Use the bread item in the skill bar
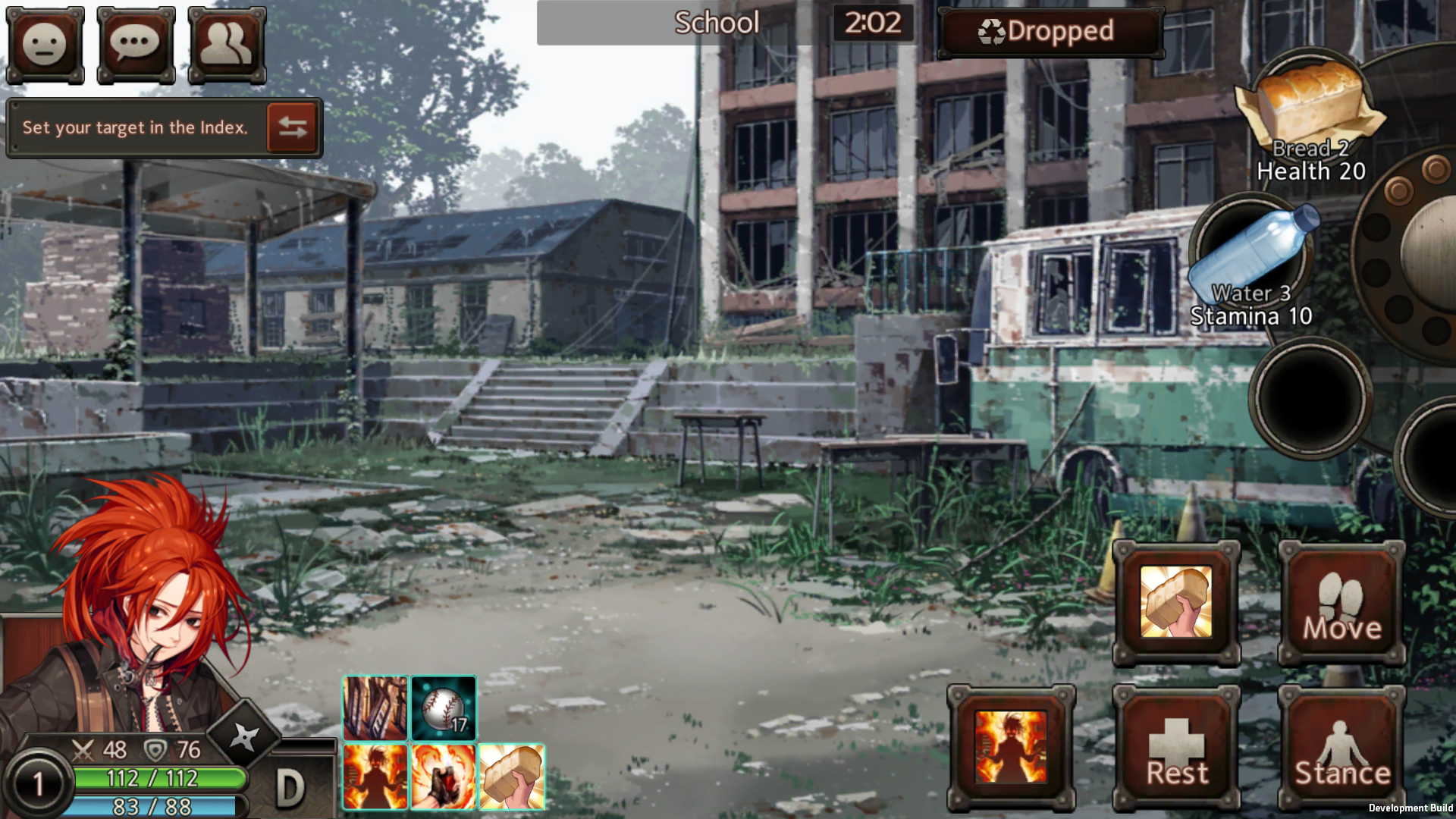 point(511,775)
